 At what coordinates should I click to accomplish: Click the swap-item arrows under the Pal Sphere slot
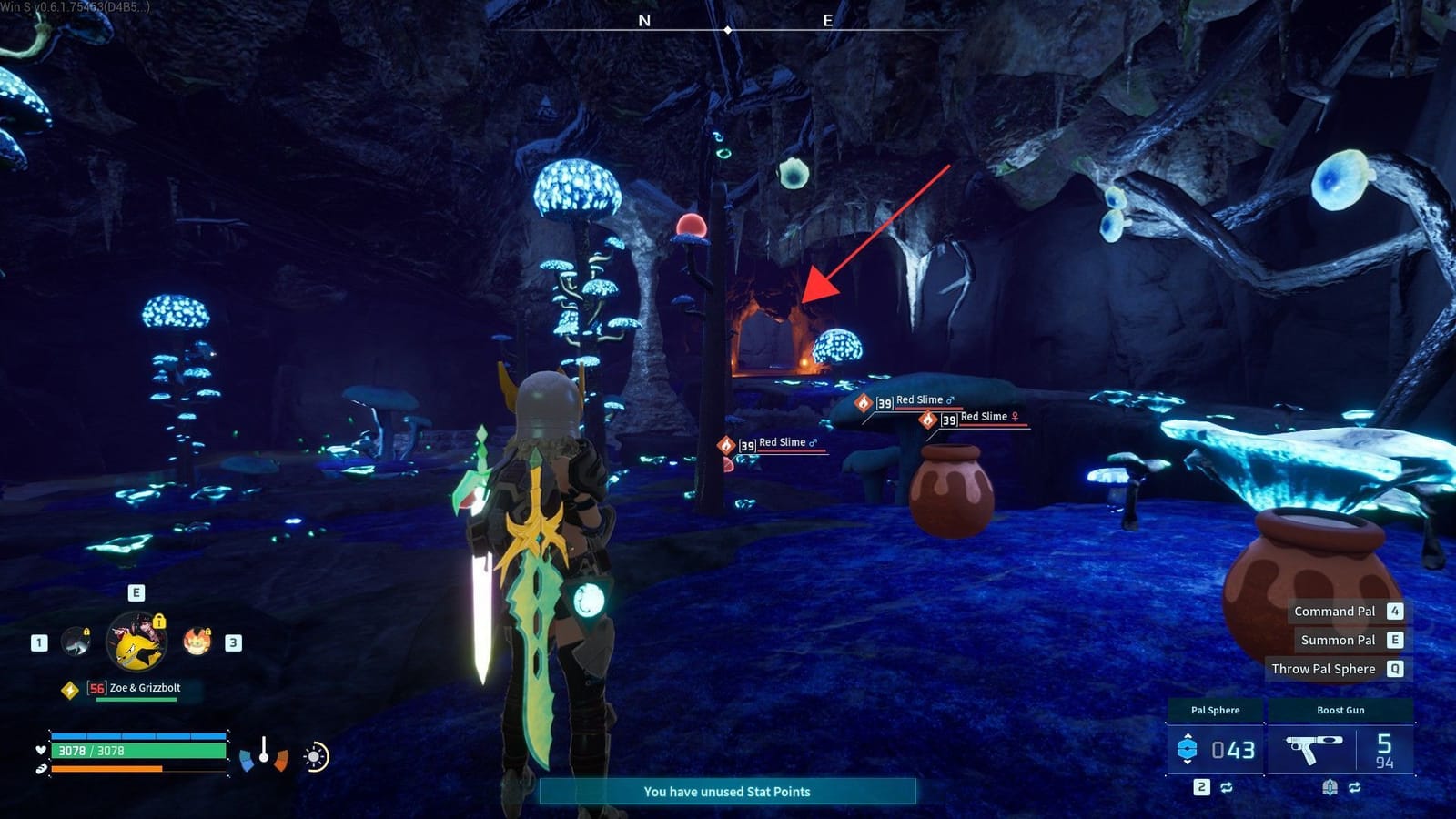pos(1227,786)
